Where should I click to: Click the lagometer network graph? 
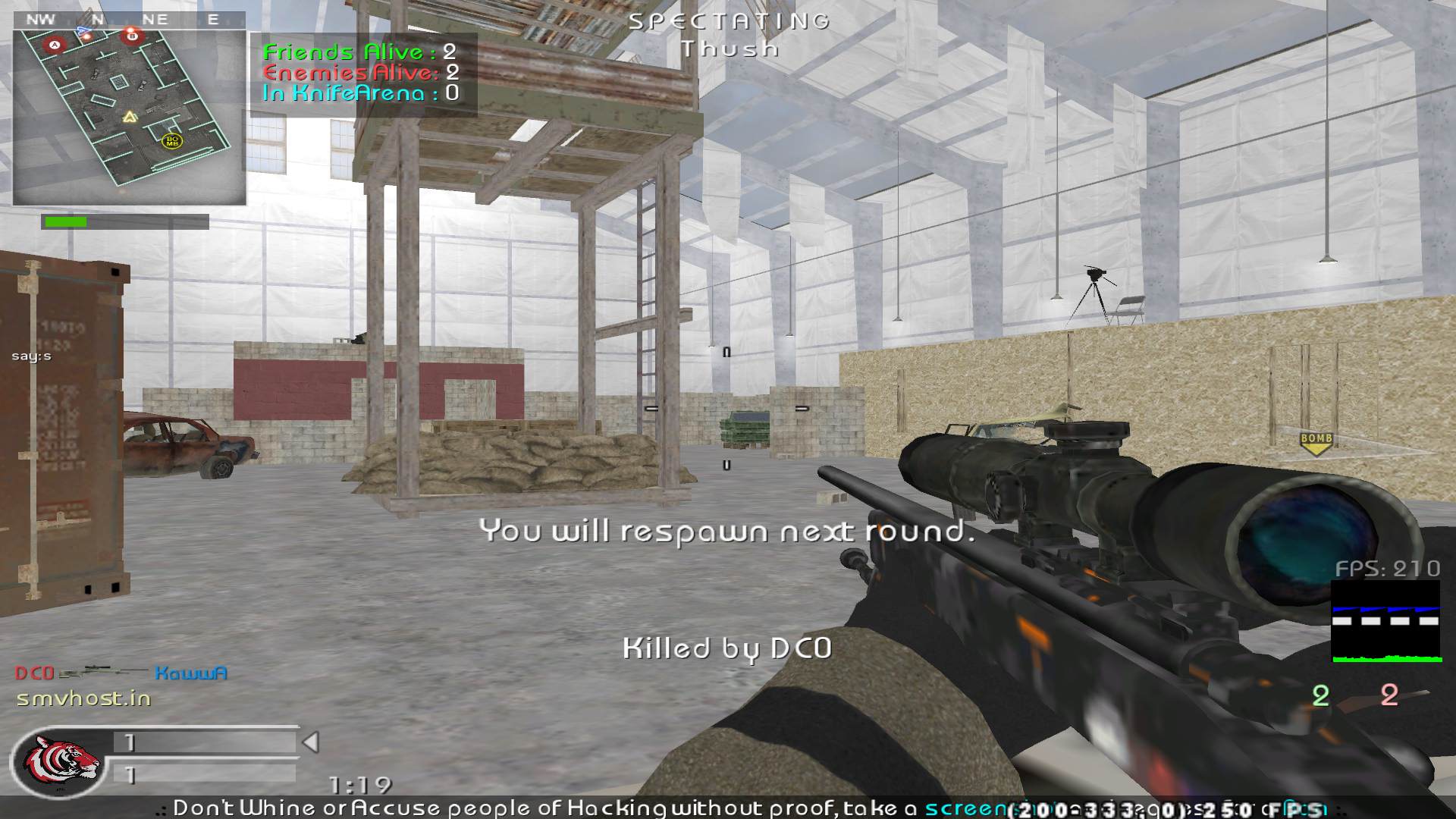coord(1386,622)
